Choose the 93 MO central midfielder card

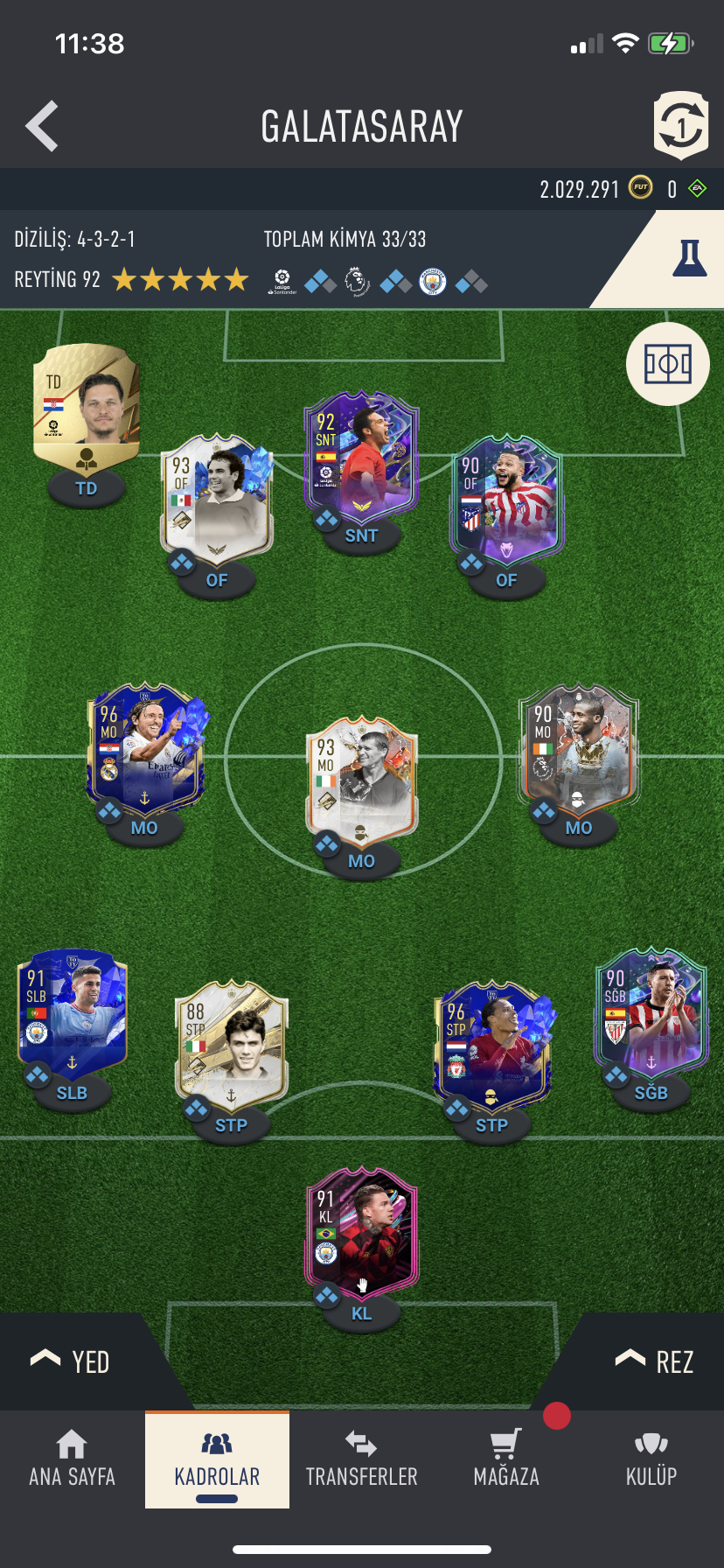tap(361, 781)
